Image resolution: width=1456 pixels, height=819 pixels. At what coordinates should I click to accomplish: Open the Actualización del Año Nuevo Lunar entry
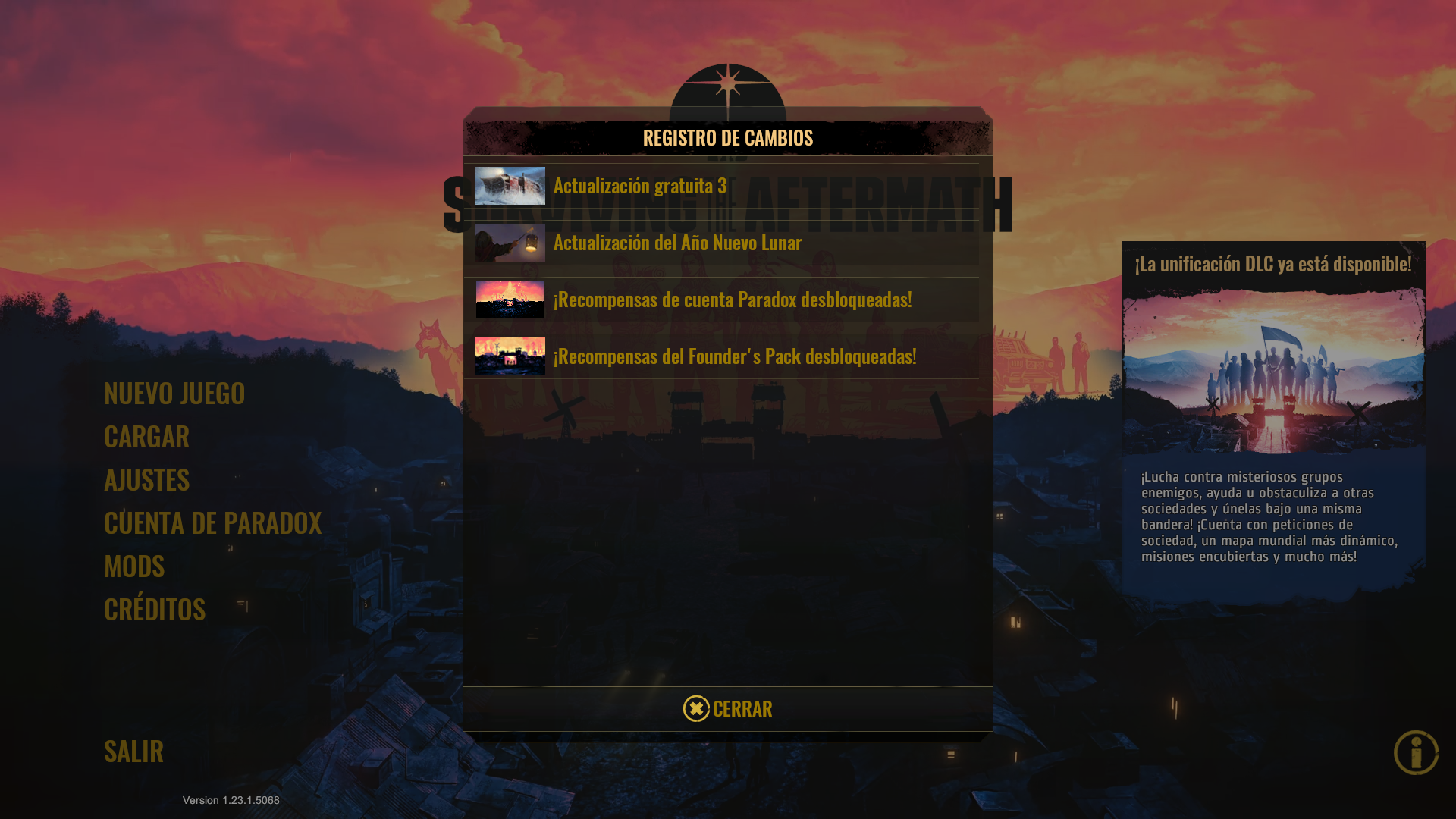click(x=677, y=243)
